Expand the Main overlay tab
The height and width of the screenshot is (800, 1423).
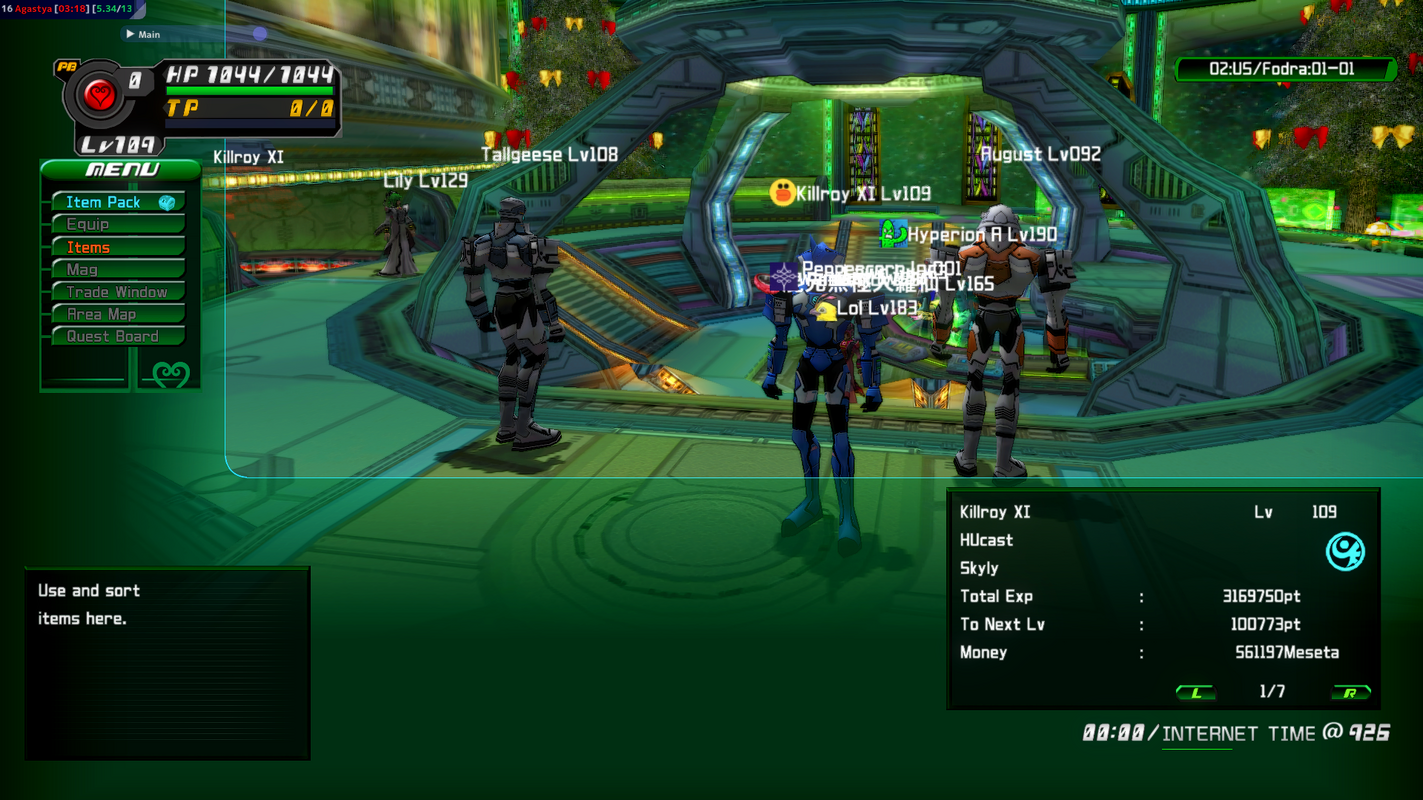[x=143, y=34]
